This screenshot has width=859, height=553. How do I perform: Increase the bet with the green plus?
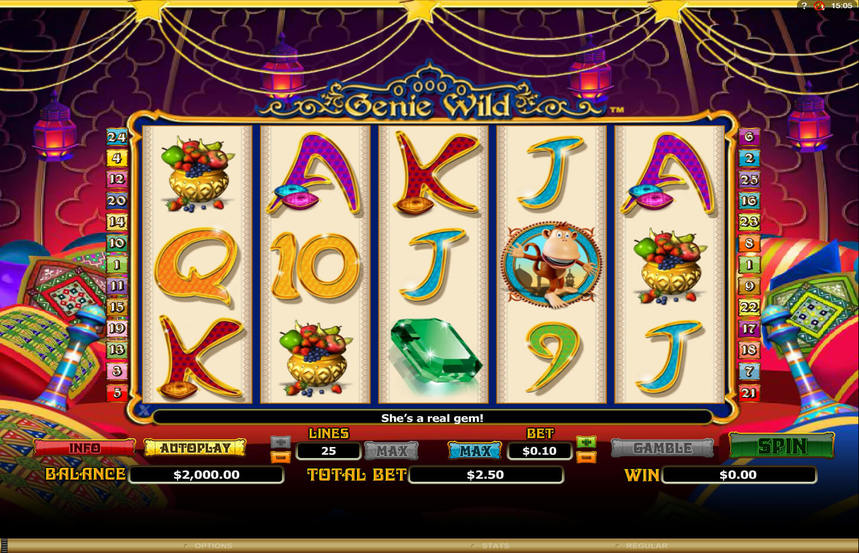pos(586,442)
